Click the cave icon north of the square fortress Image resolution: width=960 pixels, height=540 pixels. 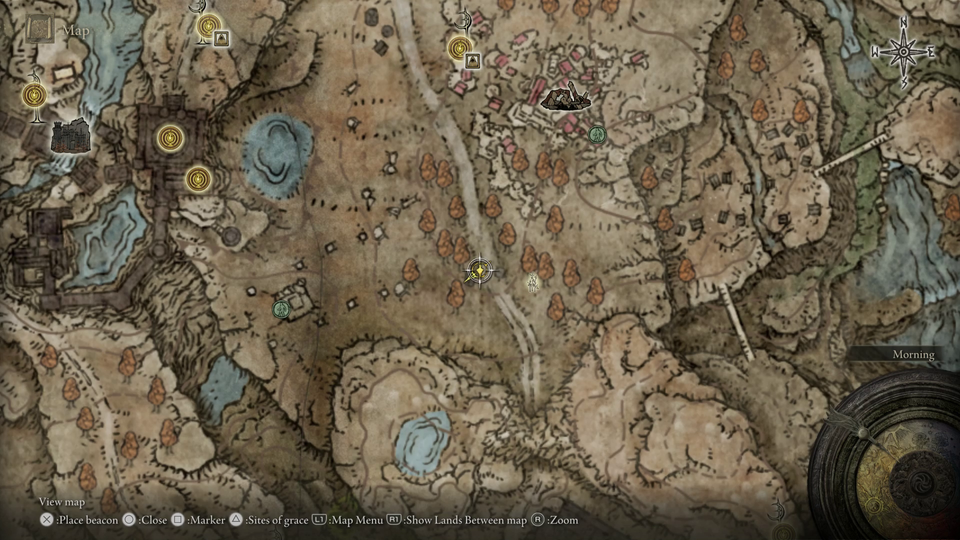(x=222, y=39)
